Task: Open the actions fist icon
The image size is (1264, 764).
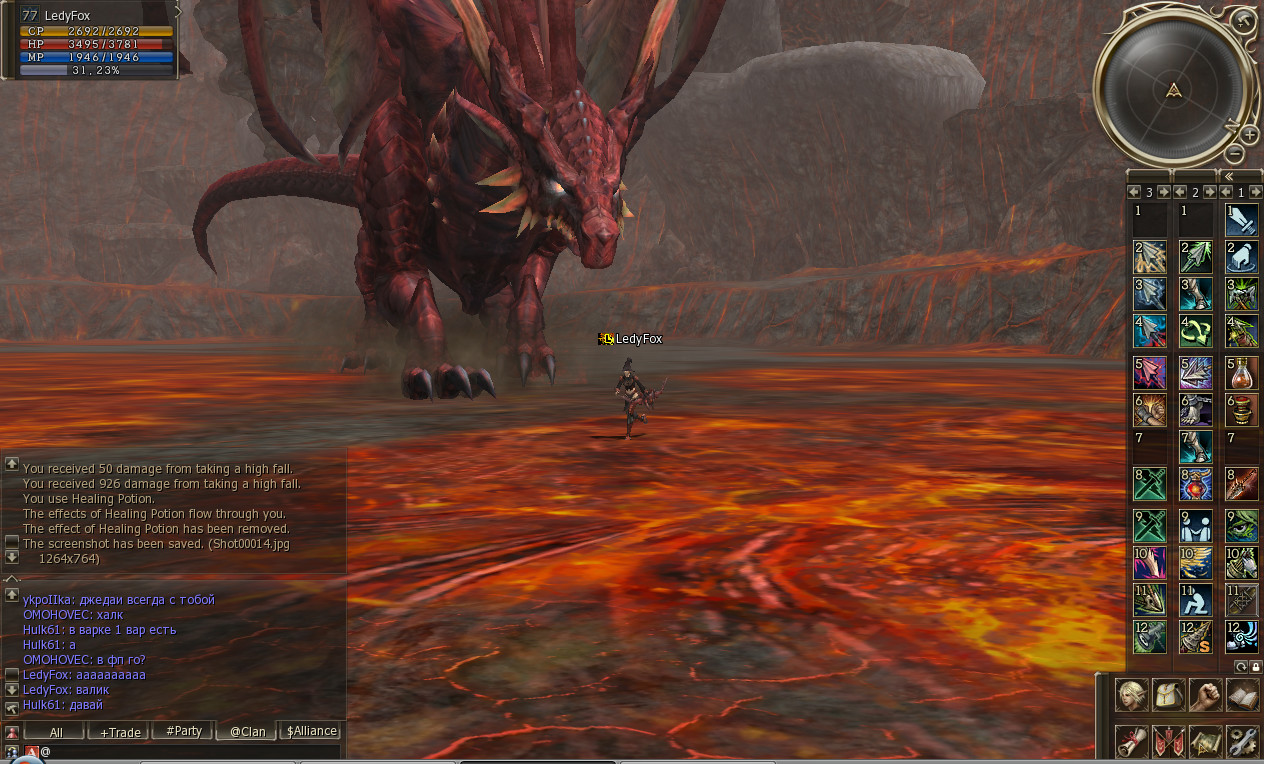Action: point(1206,694)
